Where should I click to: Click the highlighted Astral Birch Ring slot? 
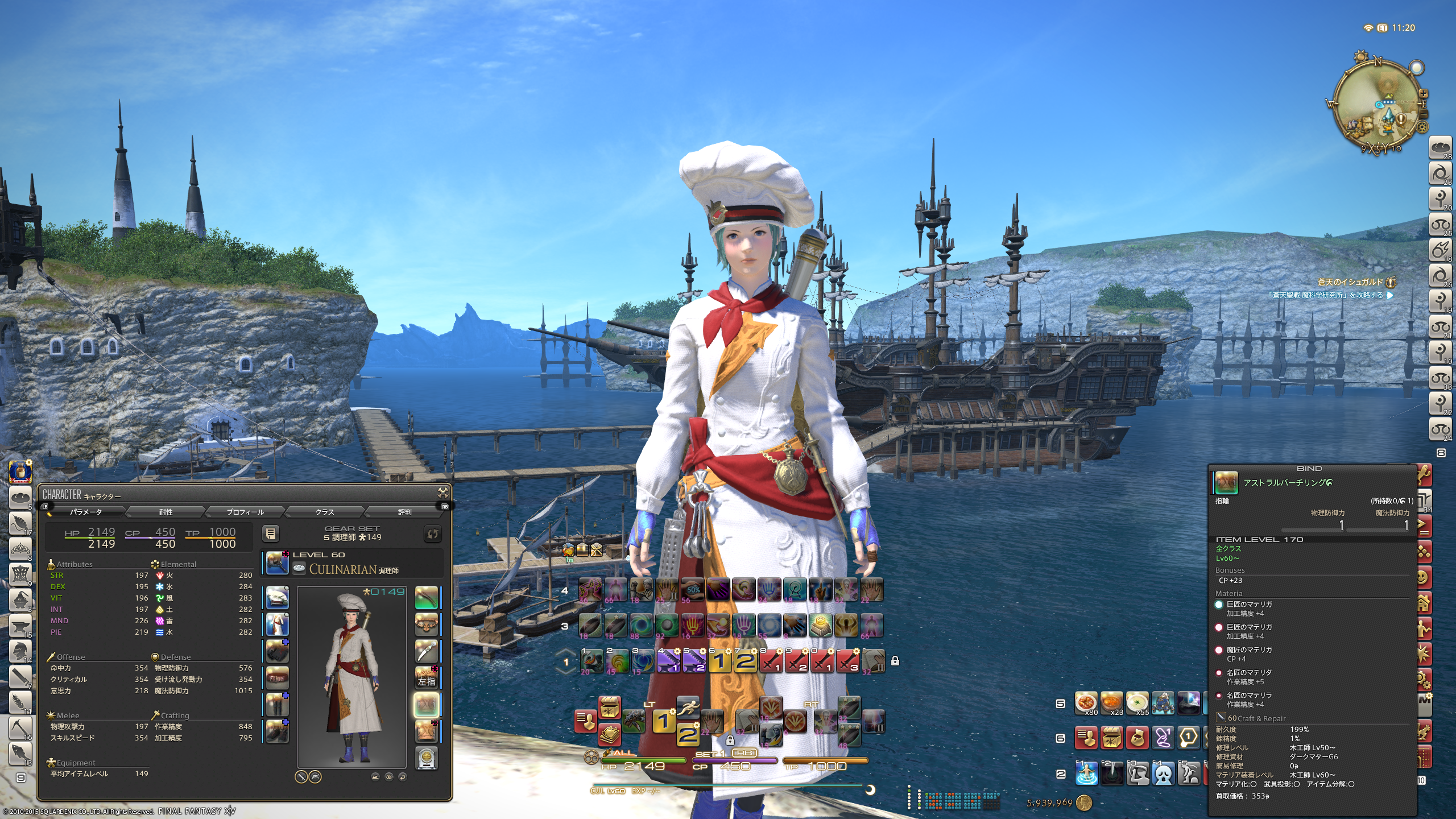tap(427, 705)
